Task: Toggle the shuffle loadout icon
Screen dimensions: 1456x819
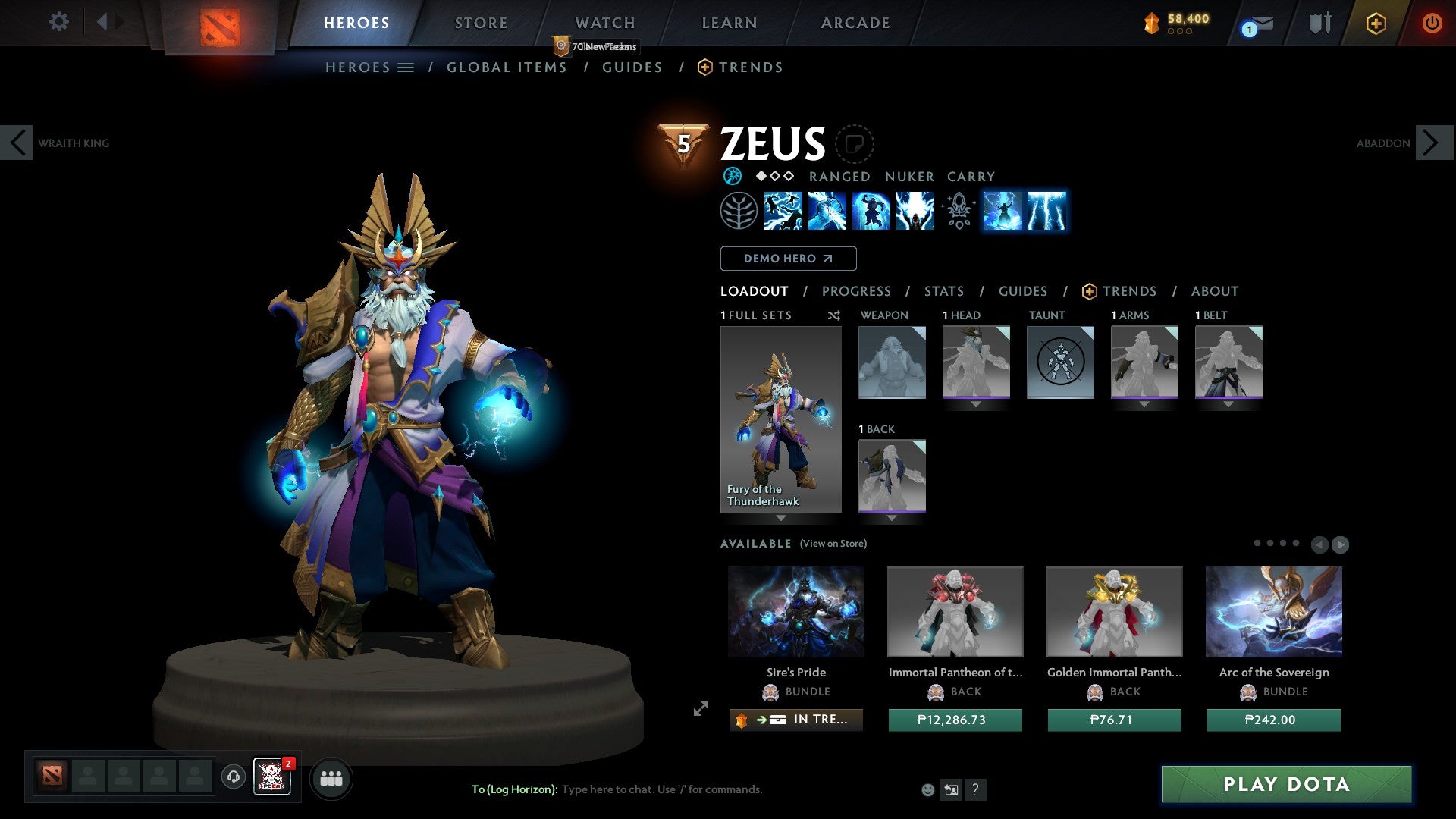Action: [x=833, y=315]
